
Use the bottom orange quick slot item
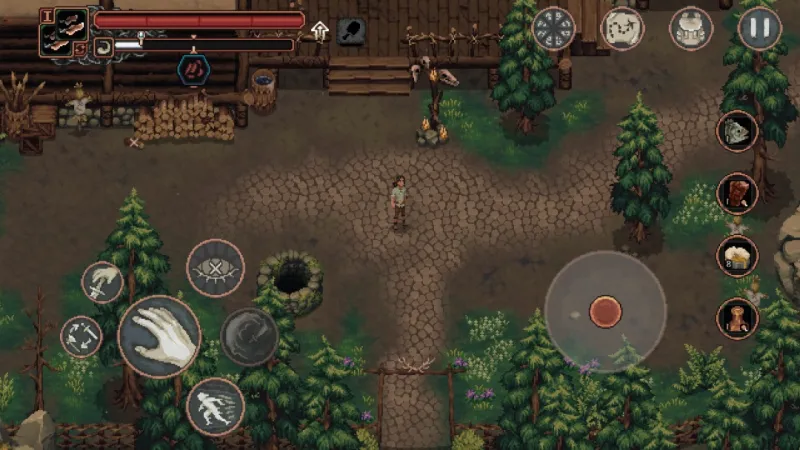point(737,319)
